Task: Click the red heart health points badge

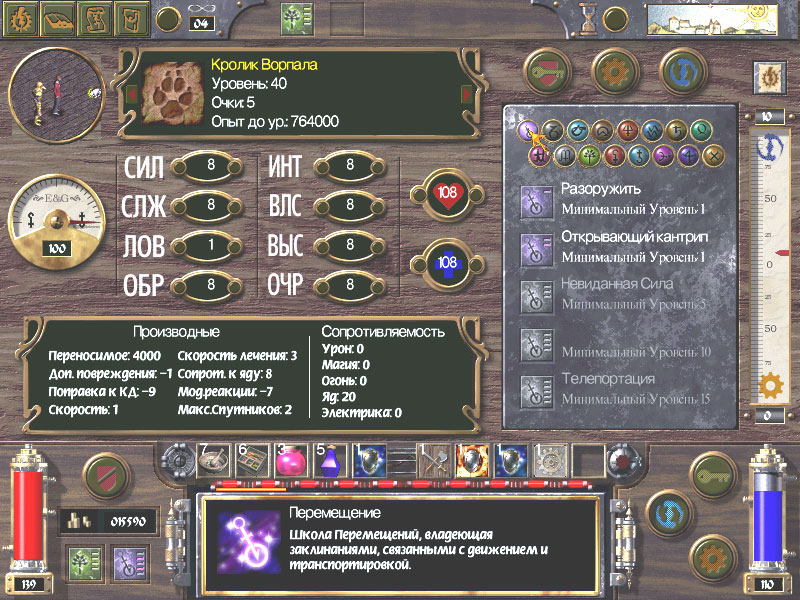Action: coord(447,192)
